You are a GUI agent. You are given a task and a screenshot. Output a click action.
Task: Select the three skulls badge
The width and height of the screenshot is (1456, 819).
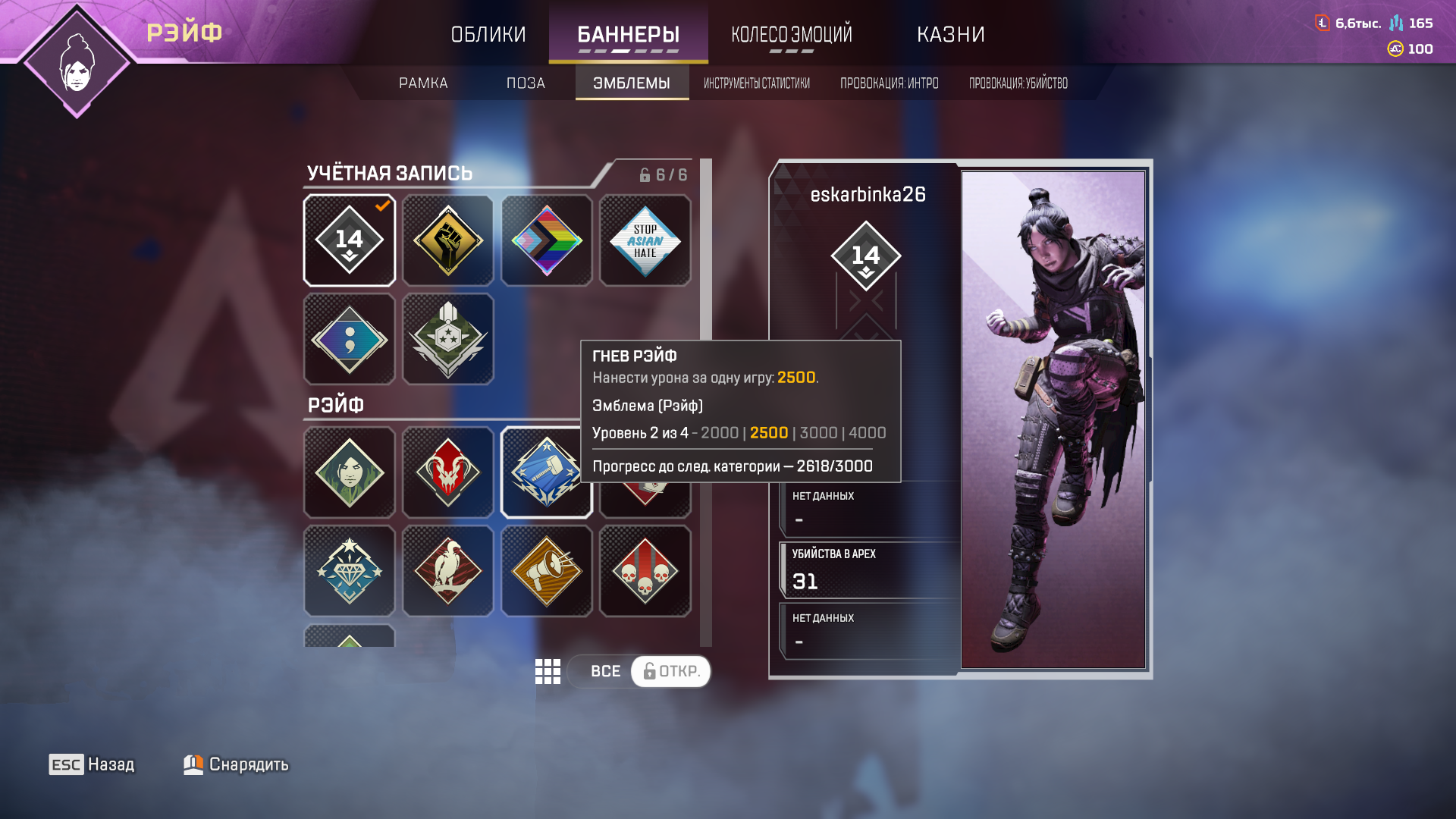645,571
